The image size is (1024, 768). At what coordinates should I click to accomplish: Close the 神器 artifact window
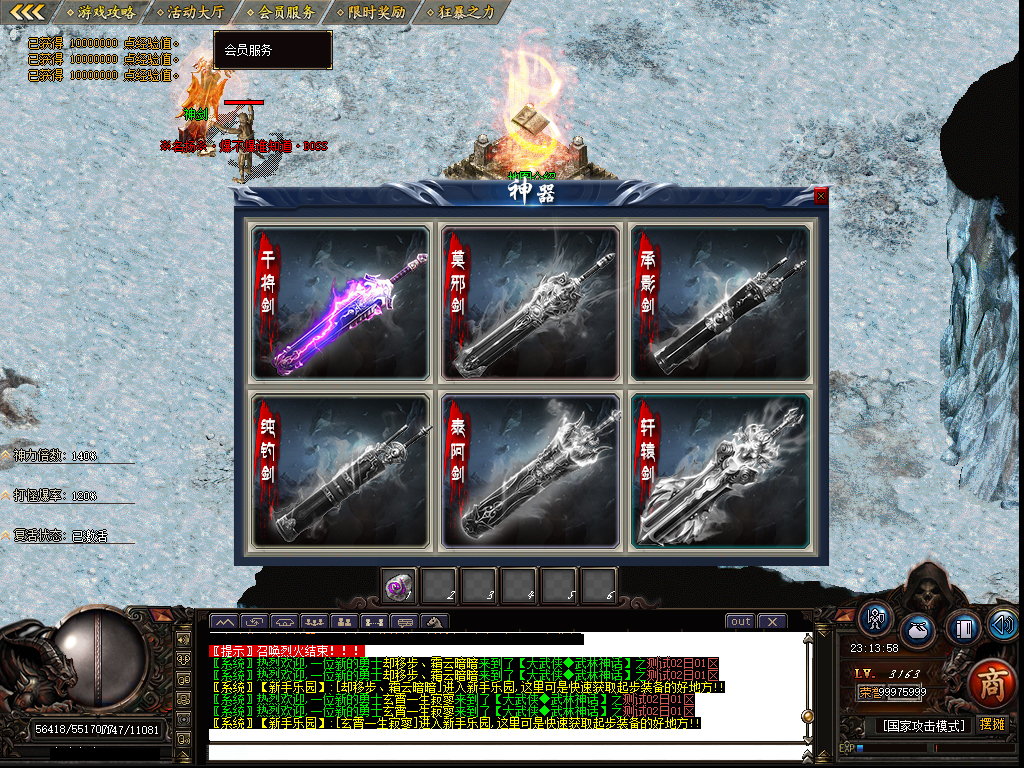[x=821, y=197]
